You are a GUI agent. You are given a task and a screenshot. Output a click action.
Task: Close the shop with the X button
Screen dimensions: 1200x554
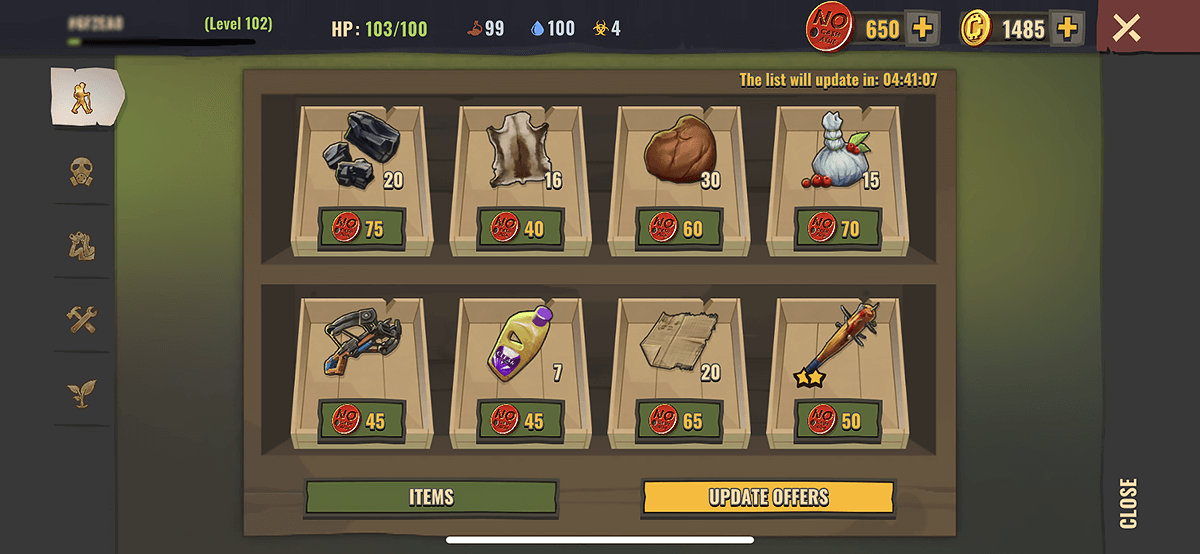(x=1127, y=28)
